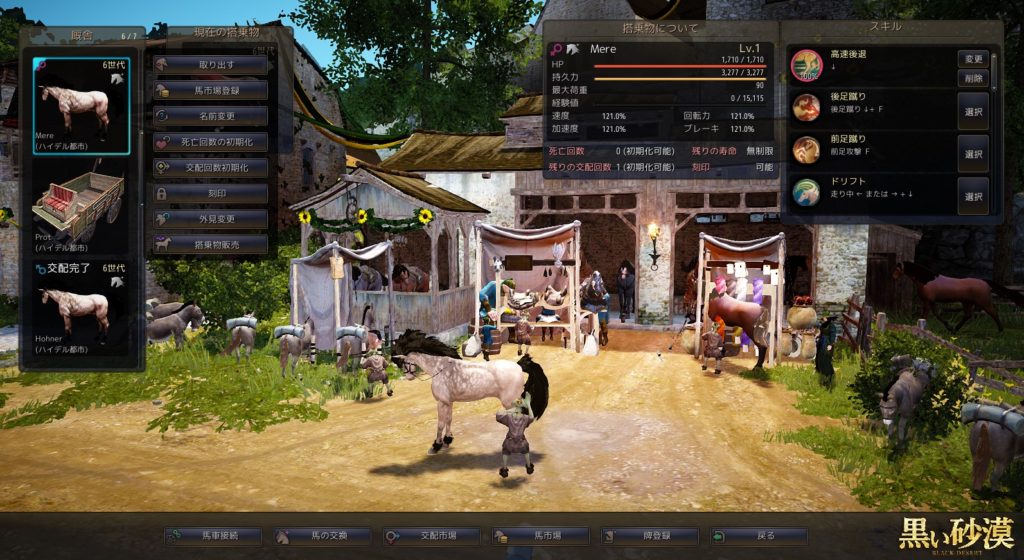Sell the mount via 搭乗物販売
The height and width of the screenshot is (560, 1024).
(x=210, y=243)
